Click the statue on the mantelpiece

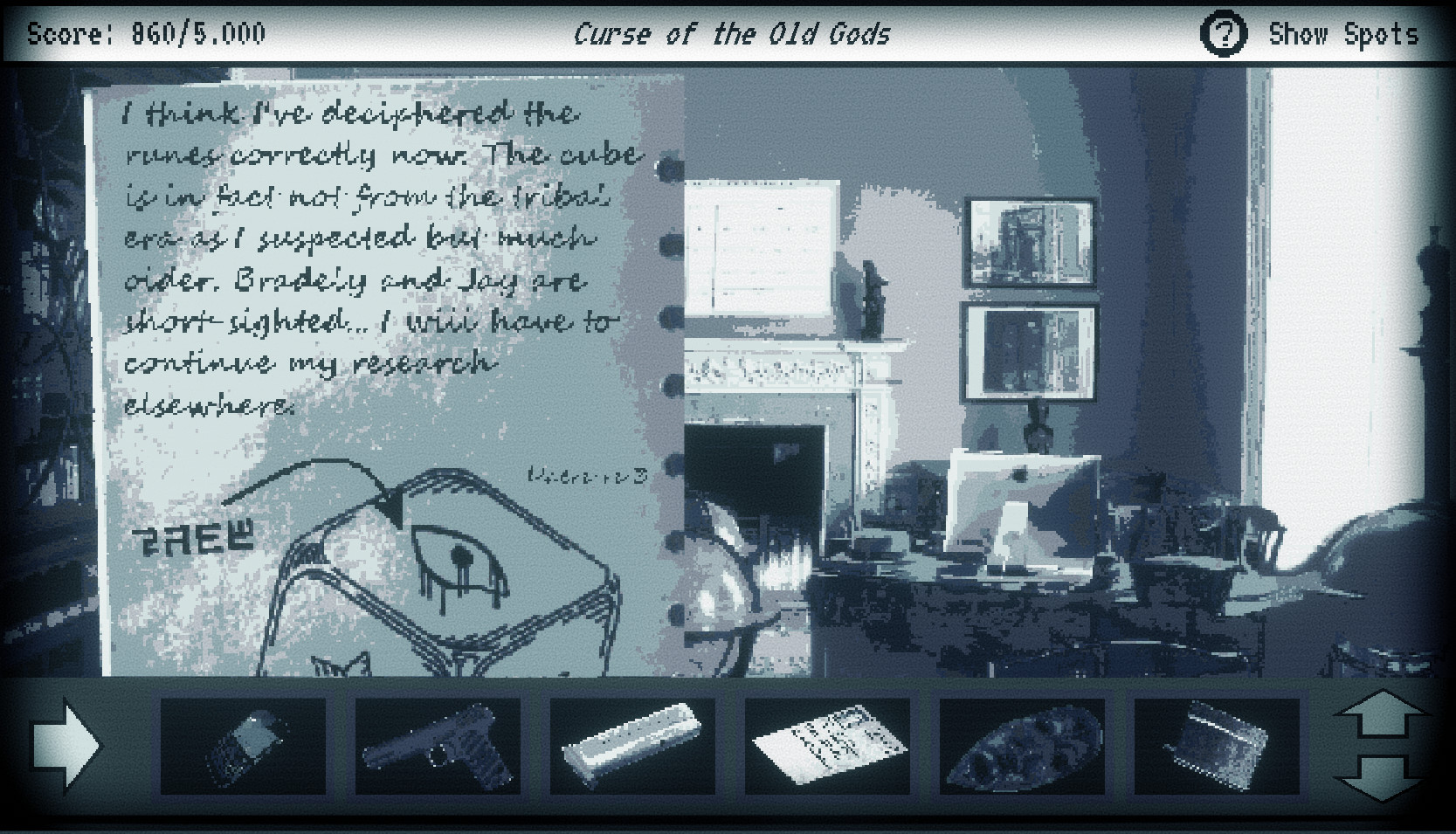tap(871, 301)
